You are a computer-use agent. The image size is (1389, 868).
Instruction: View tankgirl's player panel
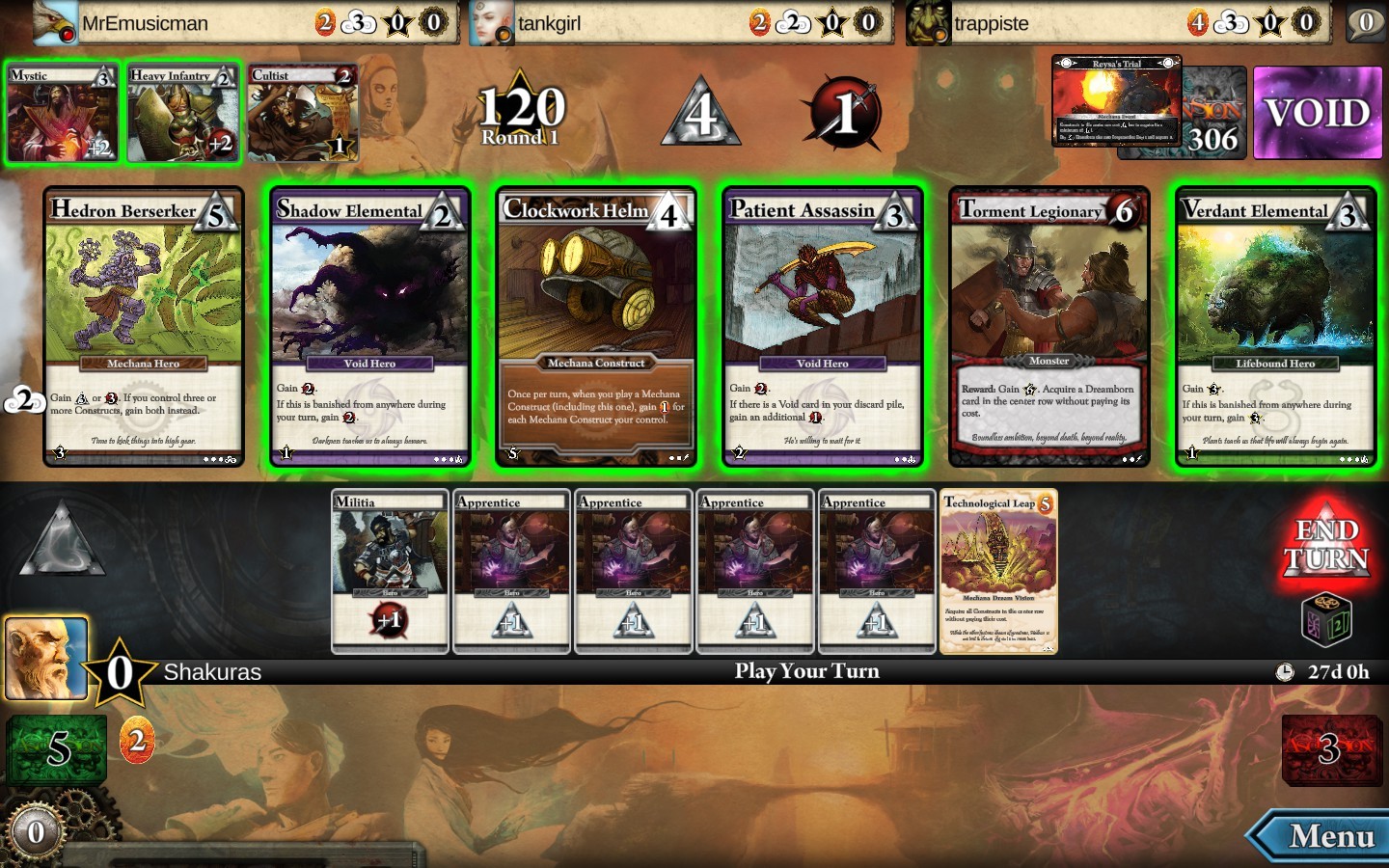point(677,22)
